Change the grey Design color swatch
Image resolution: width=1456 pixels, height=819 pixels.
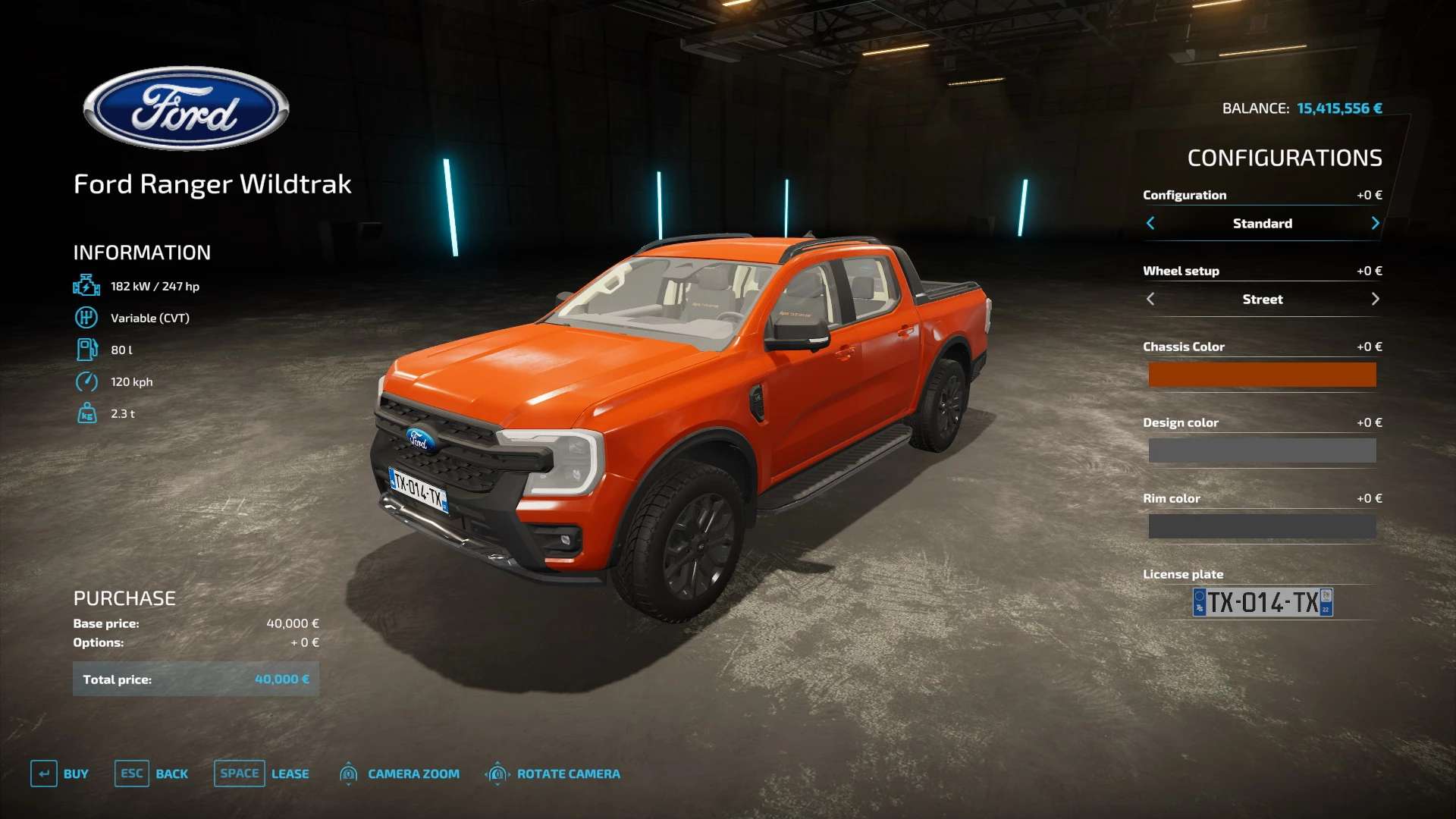(x=1262, y=450)
